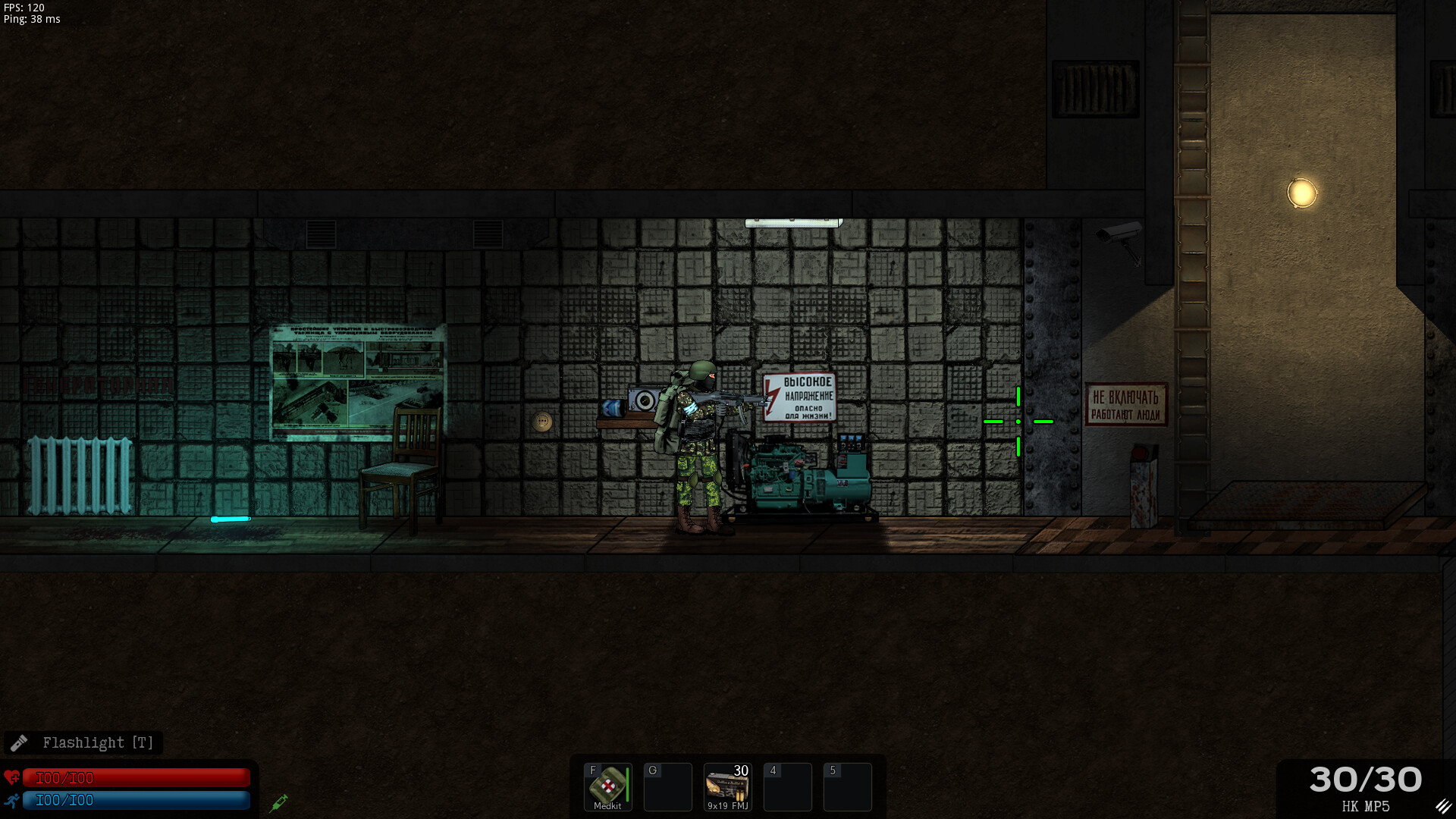Select the empty G hotbar slot
This screenshot has height=819, width=1456.
pyautogui.click(x=667, y=787)
